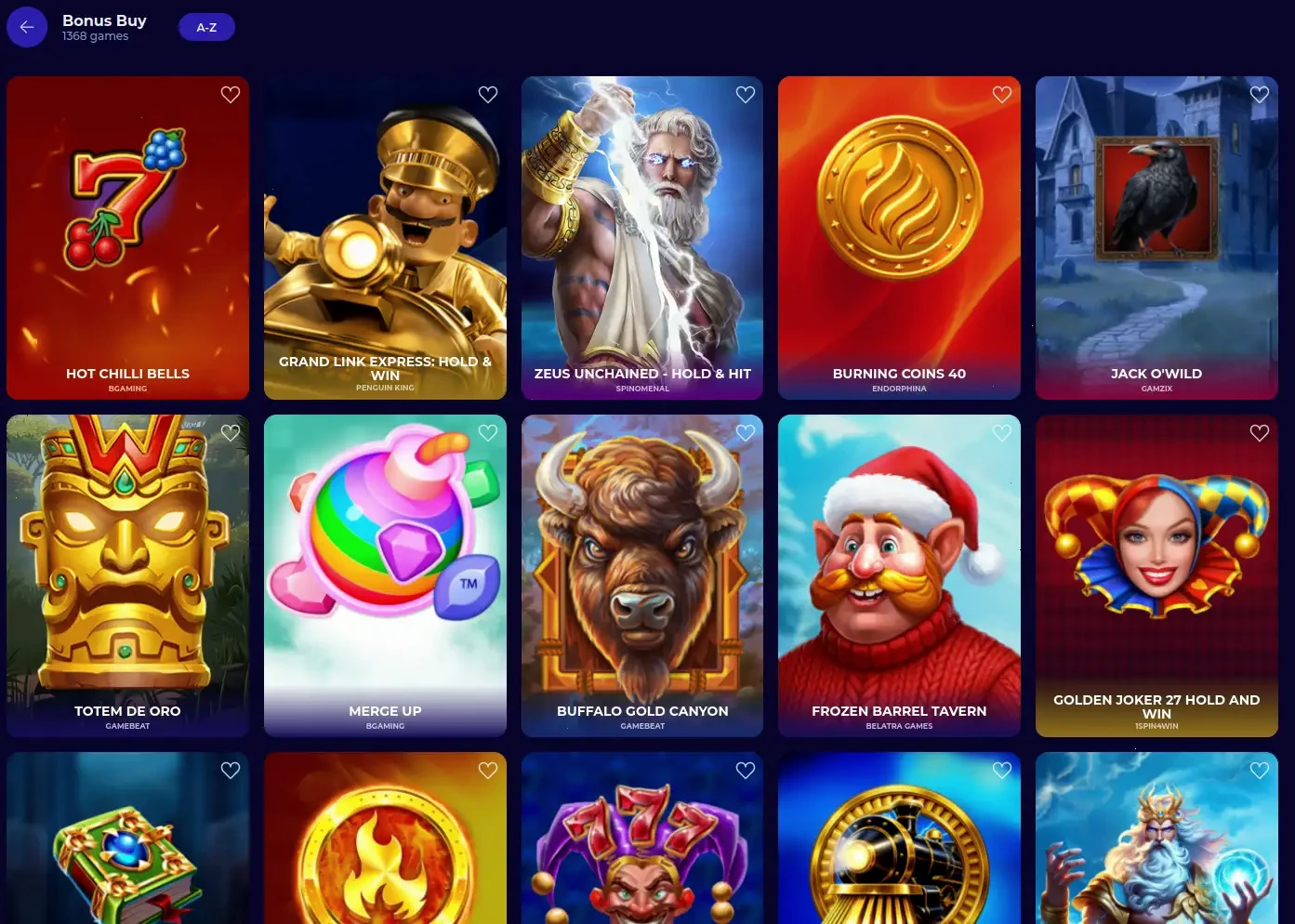Viewport: 1295px width, 924px height.
Task: Open the Zeus Unchained - Hold & Hit game
Action: tap(642, 238)
